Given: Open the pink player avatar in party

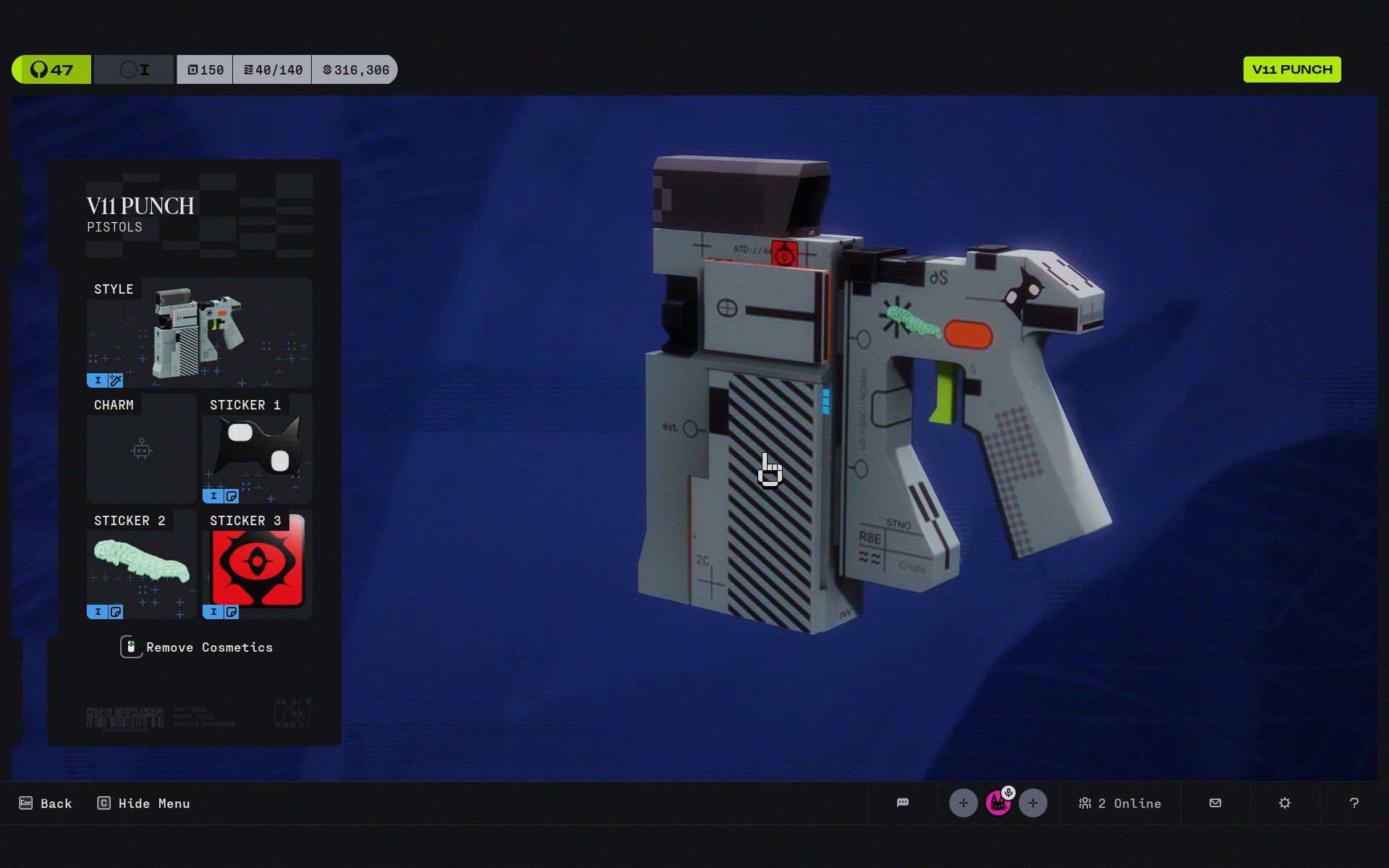Looking at the screenshot, I should [998, 803].
